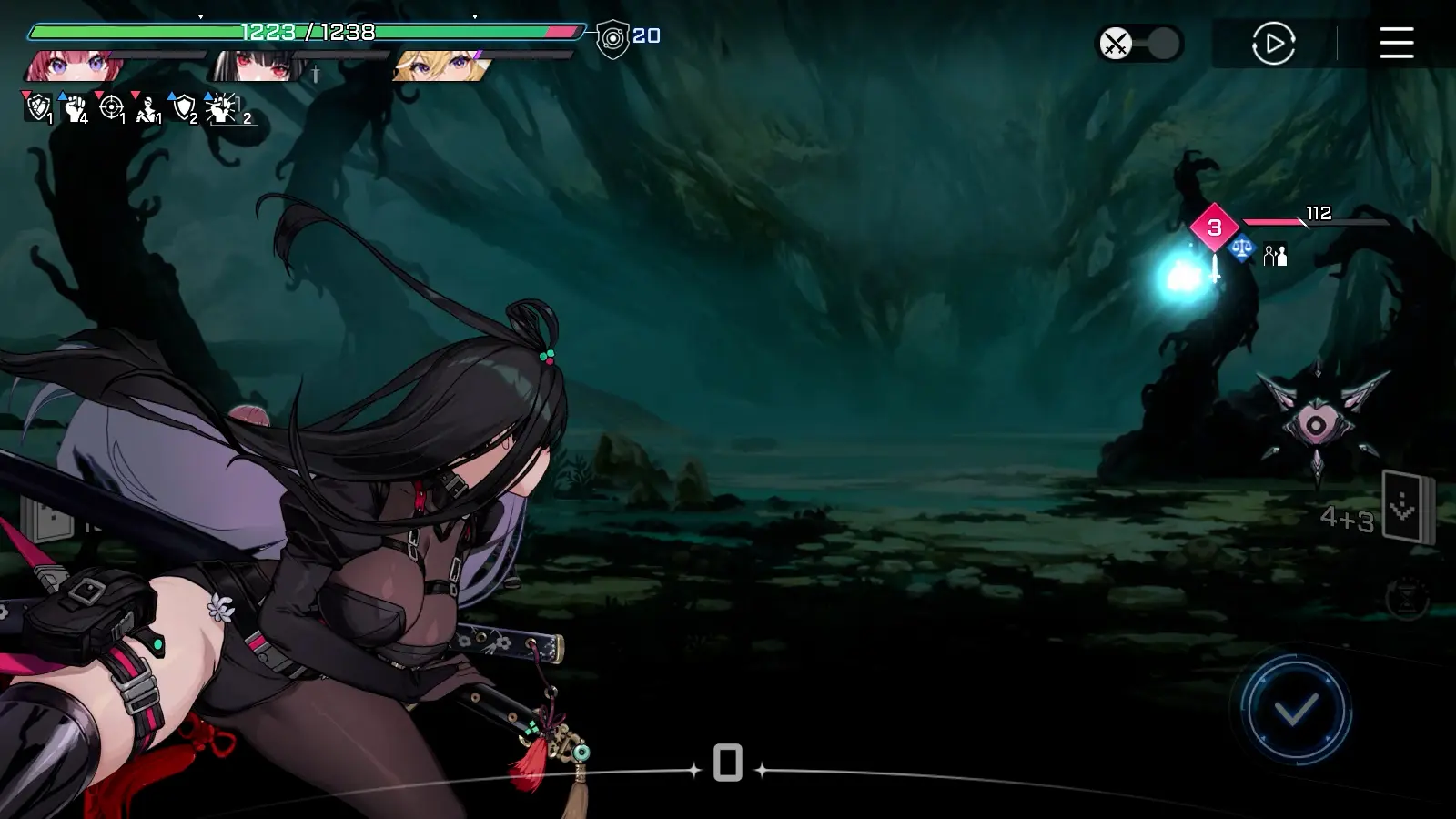Inspect the broken shield debuff icon
This screenshot has width=1456, height=819.
pos(37,107)
